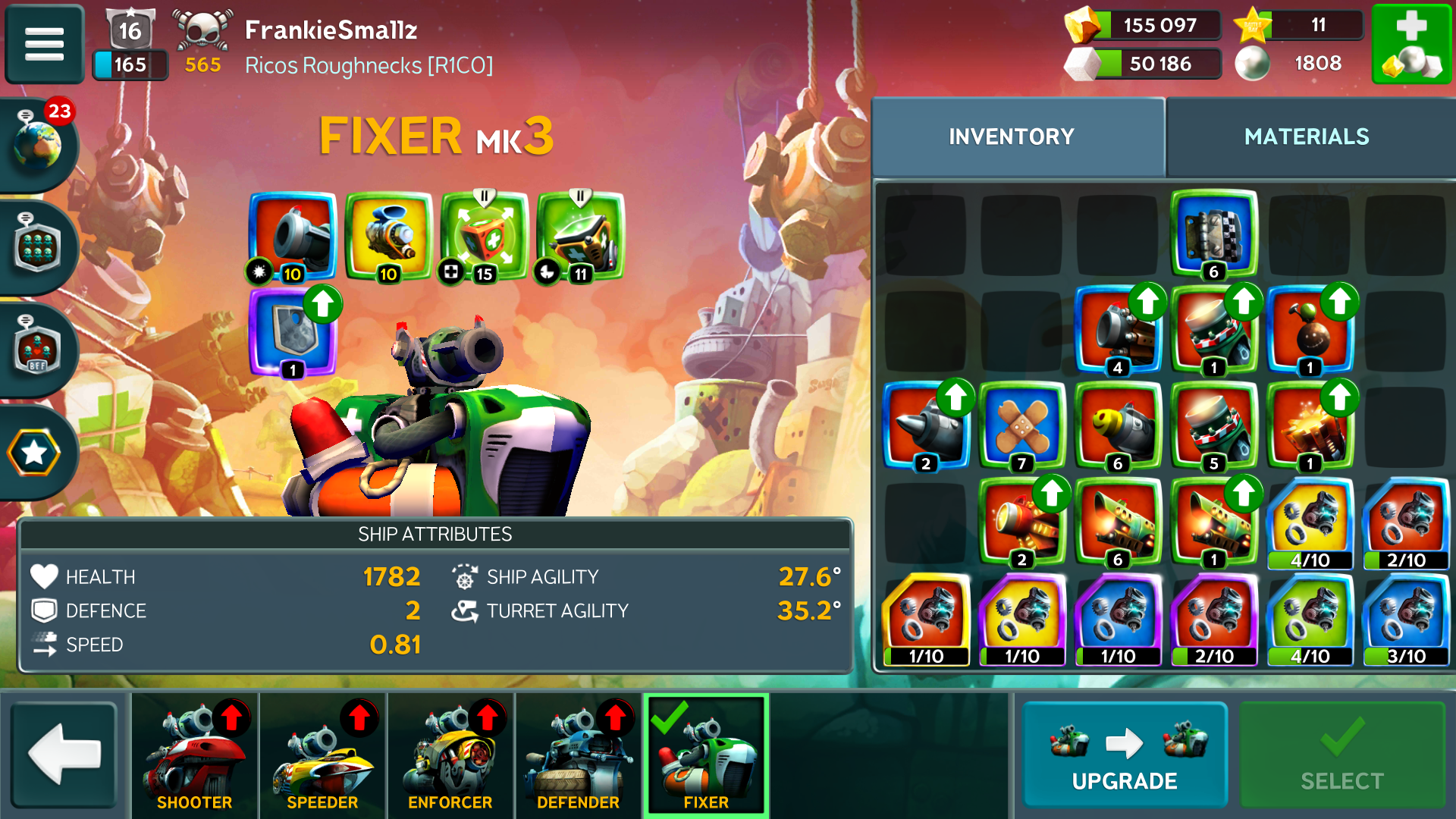Choose the Shooter ship
Screen dimensions: 1456x819
[194, 755]
